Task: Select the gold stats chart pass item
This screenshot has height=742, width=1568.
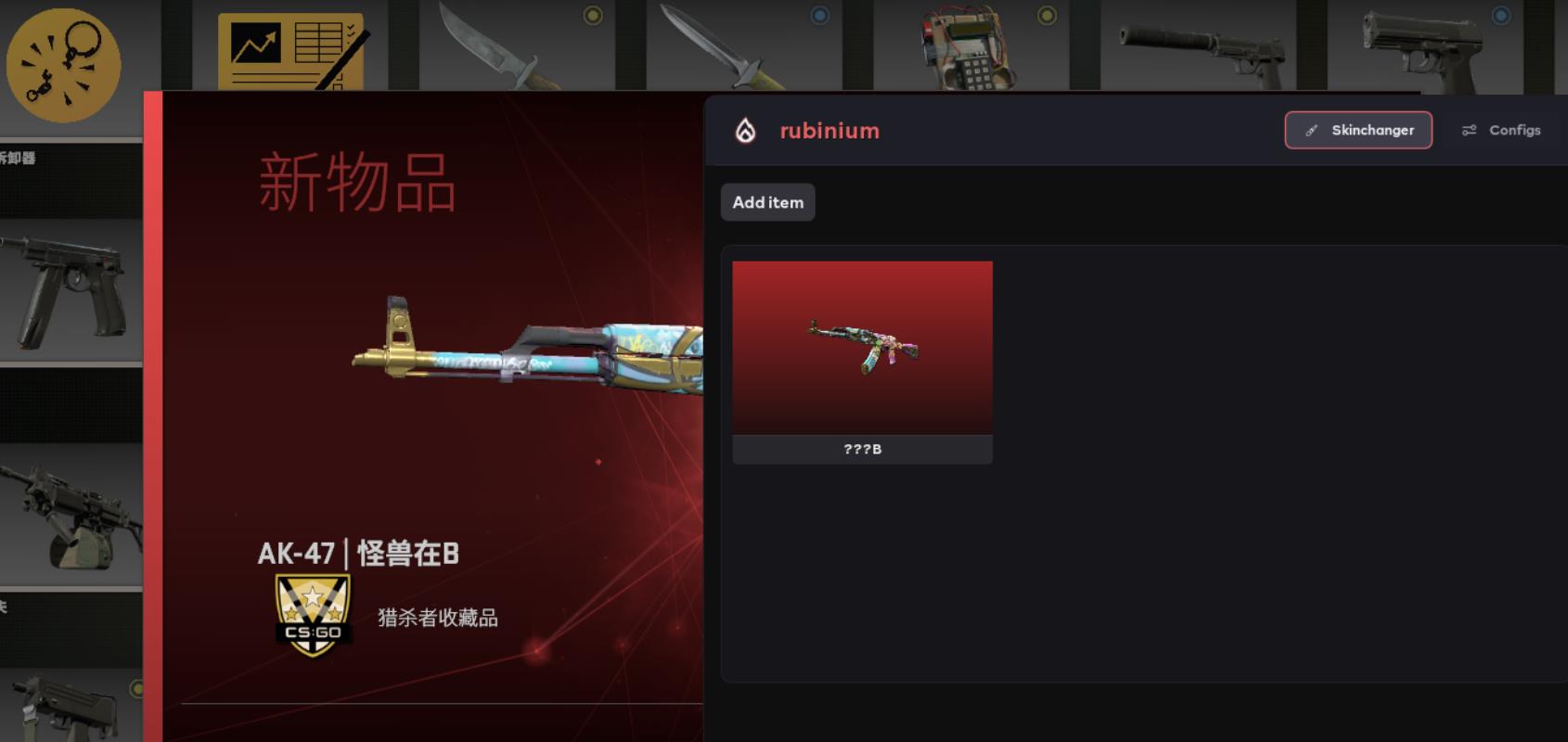Action: click(x=291, y=52)
